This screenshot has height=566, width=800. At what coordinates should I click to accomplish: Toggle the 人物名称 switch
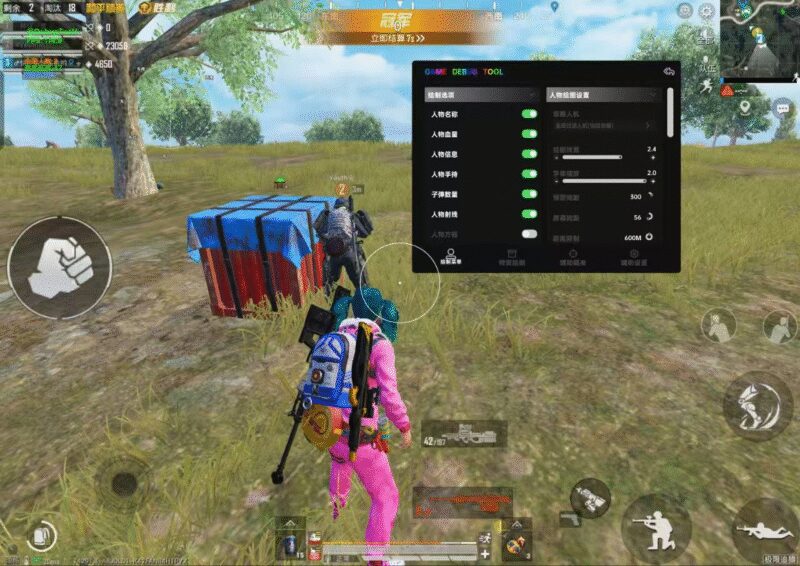[x=529, y=115]
